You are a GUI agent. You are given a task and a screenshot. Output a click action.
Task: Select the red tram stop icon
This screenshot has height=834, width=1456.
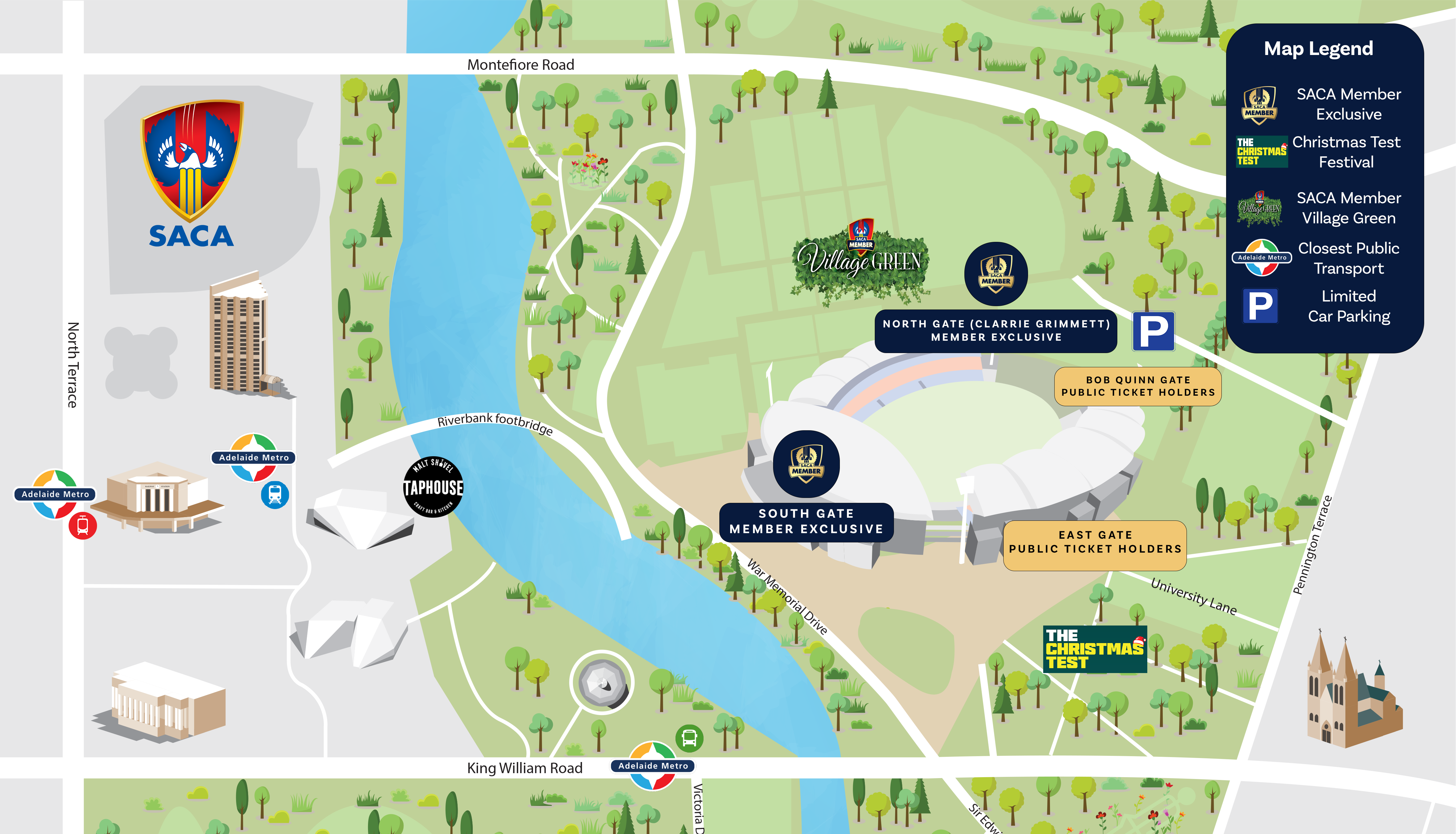[83, 525]
